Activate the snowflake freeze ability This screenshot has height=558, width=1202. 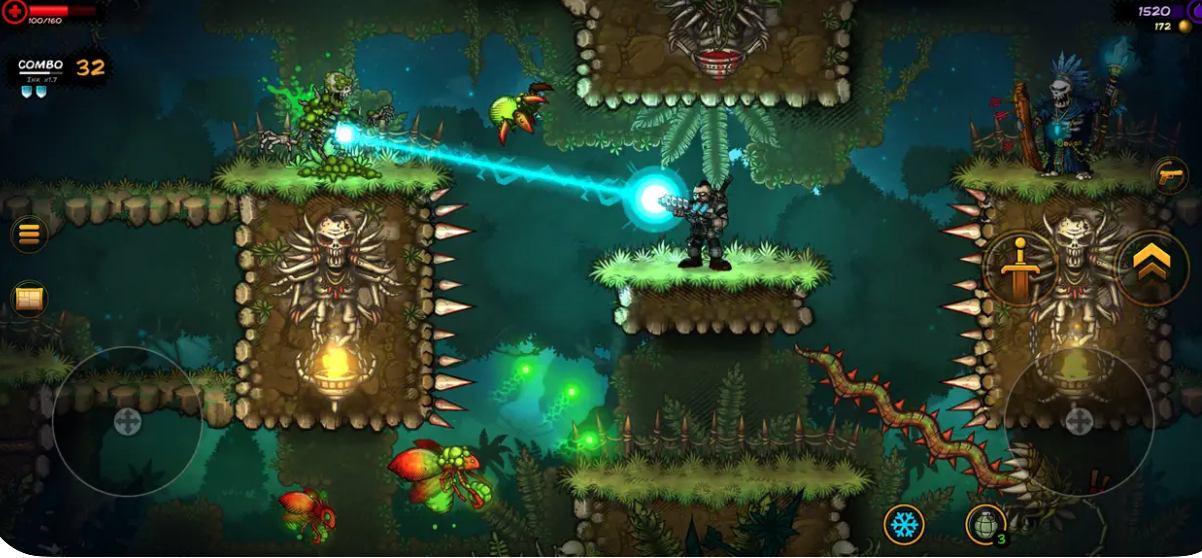[x=904, y=524]
